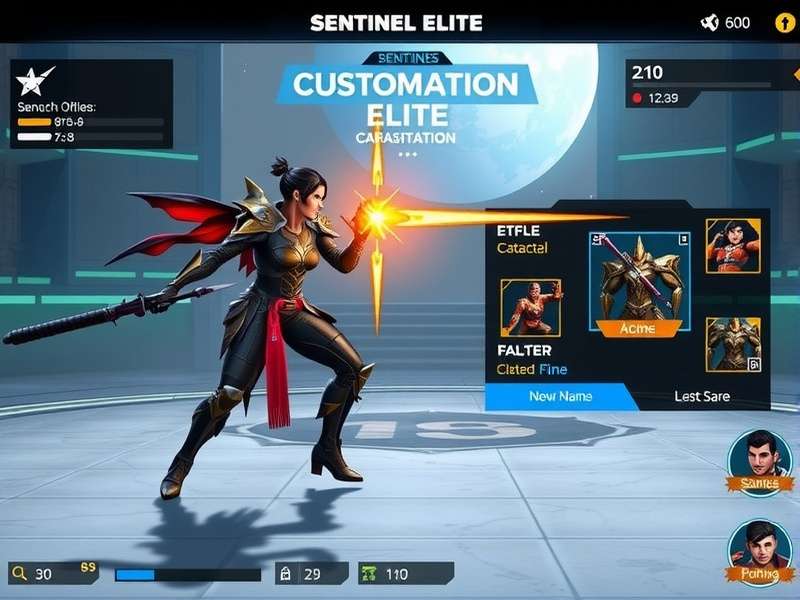Switch to the "Lest Sare" tab
Viewport: 800px width, 600px height.
(x=701, y=396)
